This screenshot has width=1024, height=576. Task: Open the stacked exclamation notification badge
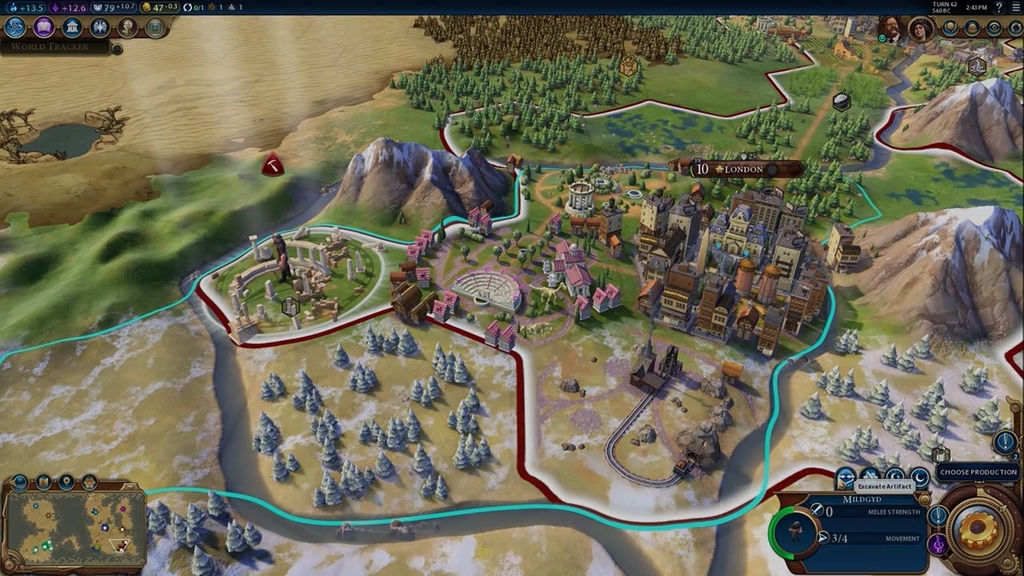click(x=1005, y=442)
